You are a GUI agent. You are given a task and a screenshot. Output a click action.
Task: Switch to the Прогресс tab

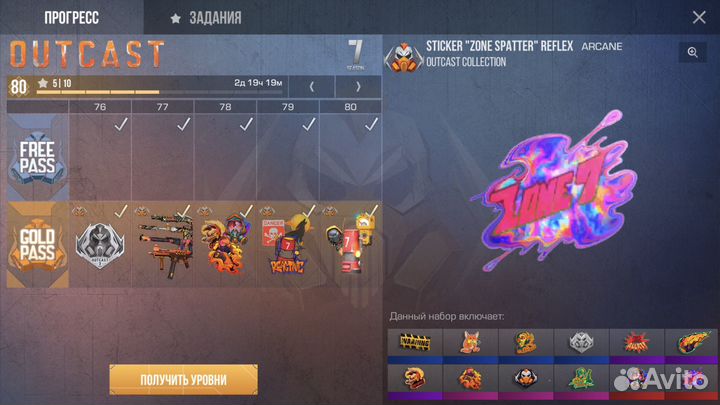tap(72, 17)
